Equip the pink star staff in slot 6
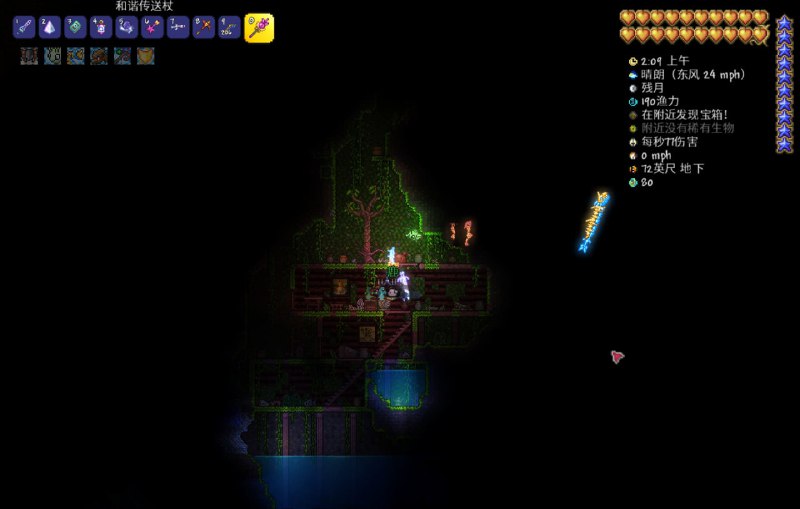 [152, 27]
